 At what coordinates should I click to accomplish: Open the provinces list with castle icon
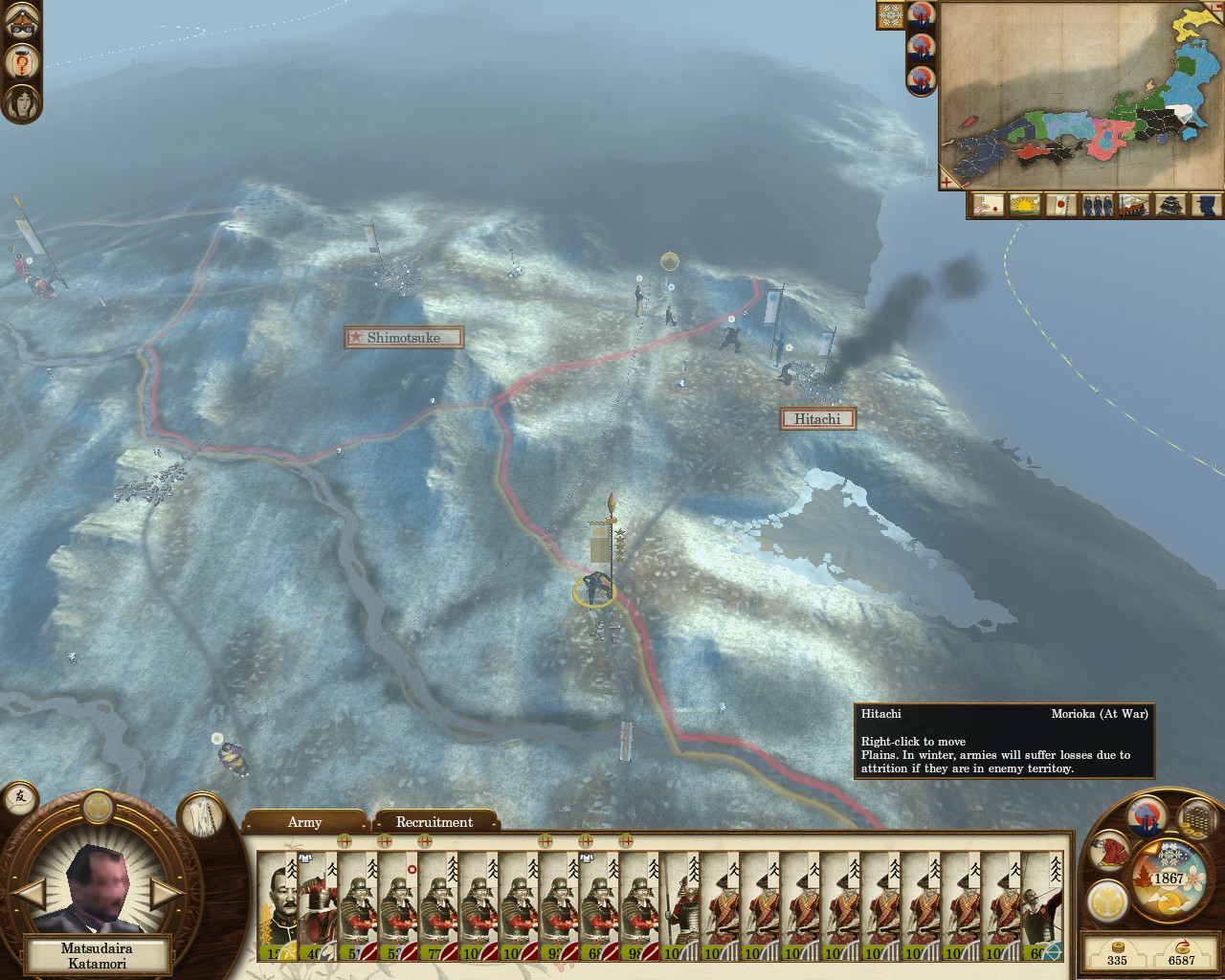1169,205
